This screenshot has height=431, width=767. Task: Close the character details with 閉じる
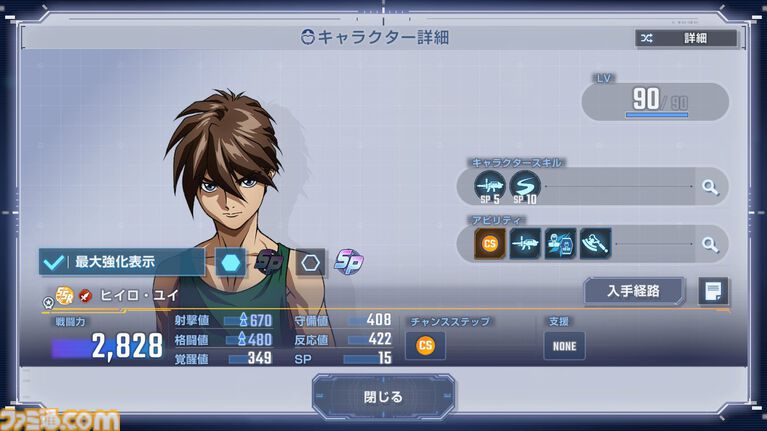[x=383, y=396]
